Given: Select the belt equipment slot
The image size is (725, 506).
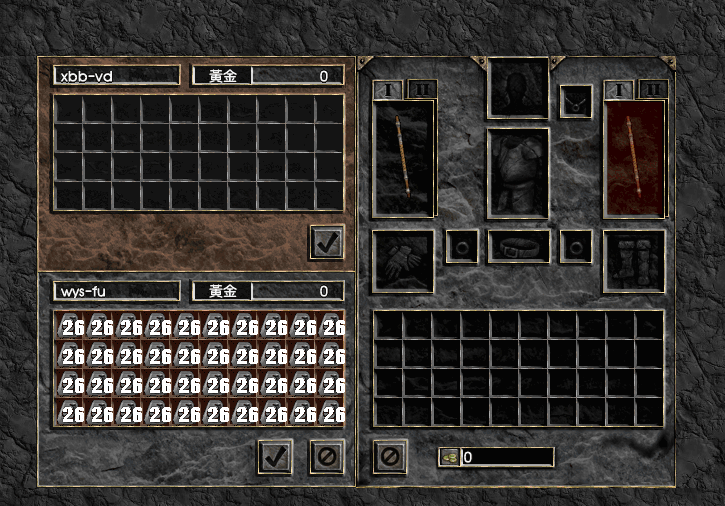Looking at the screenshot, I should (519, 246).
